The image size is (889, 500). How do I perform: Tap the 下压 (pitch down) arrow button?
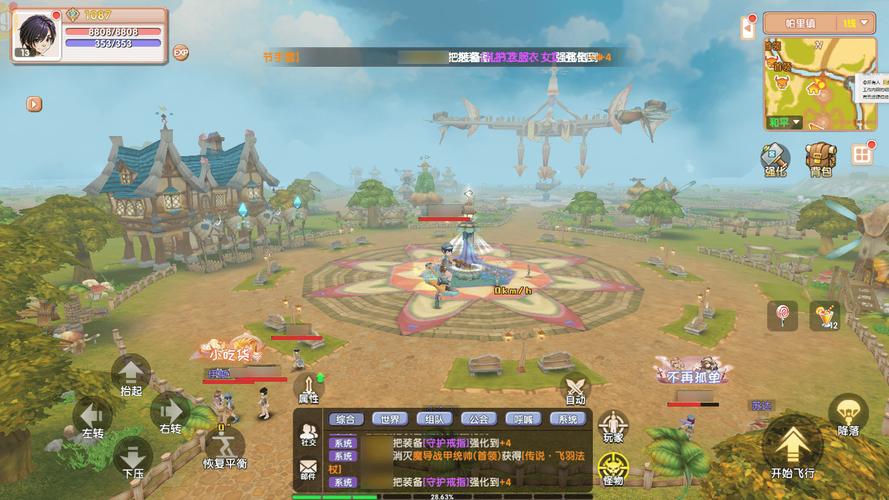(132, 457)
